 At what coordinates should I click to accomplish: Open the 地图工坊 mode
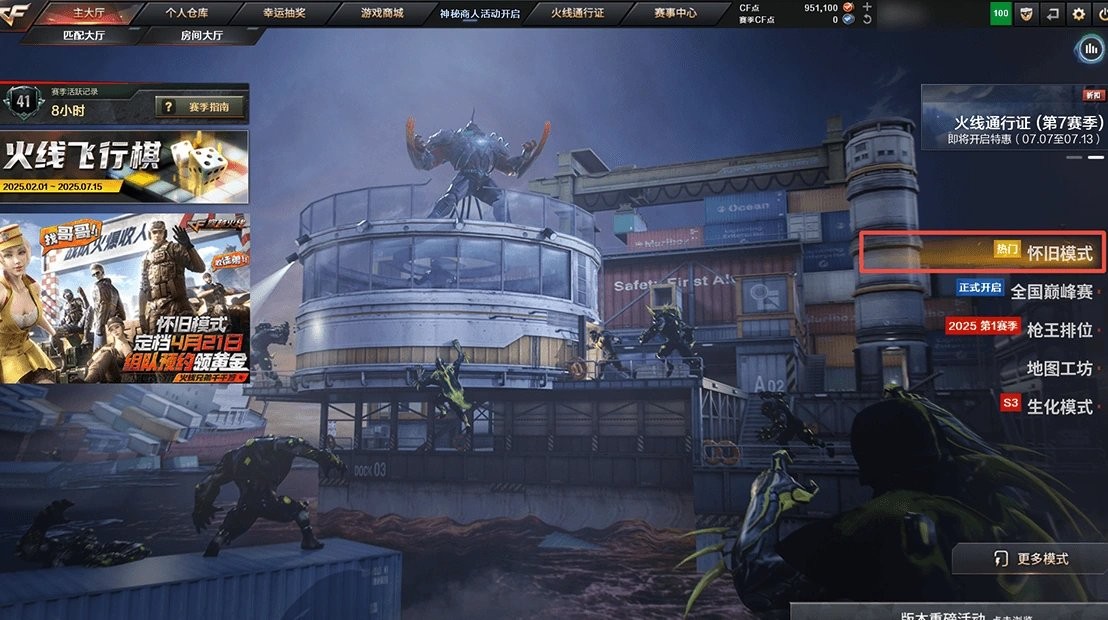(x=1059, y=367)
